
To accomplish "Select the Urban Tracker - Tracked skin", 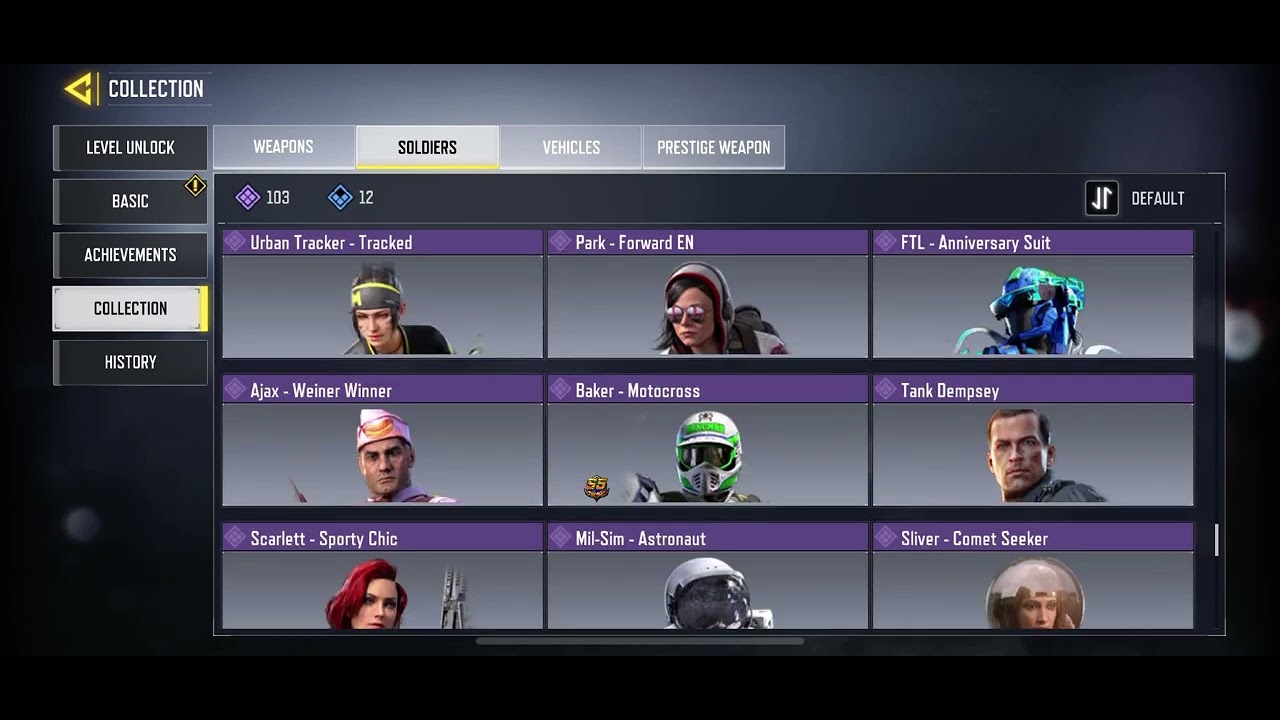I will (382, 295).
